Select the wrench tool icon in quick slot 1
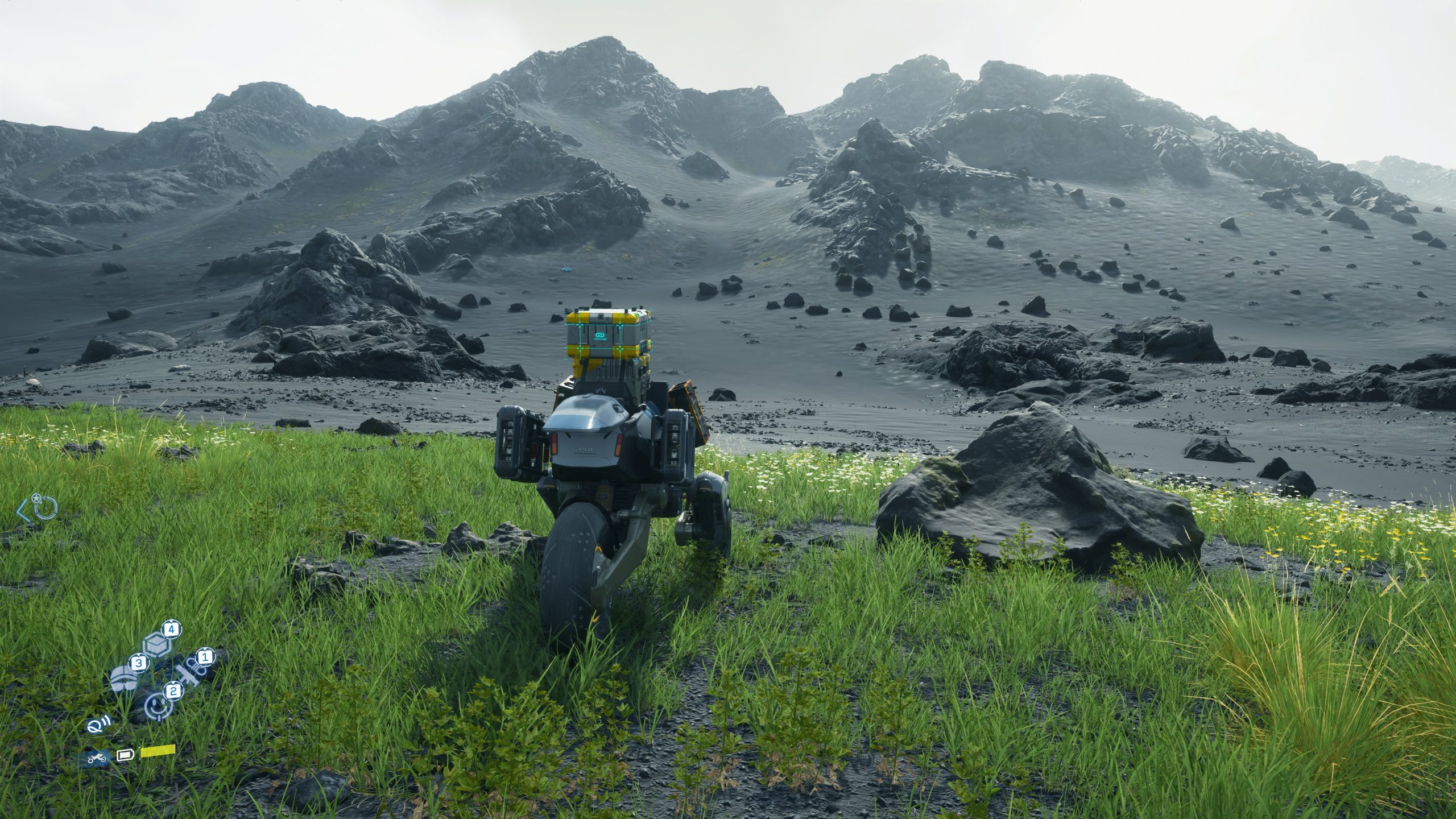The width and height of the screenshot is (1456, 819). click(x=188, y=673)
